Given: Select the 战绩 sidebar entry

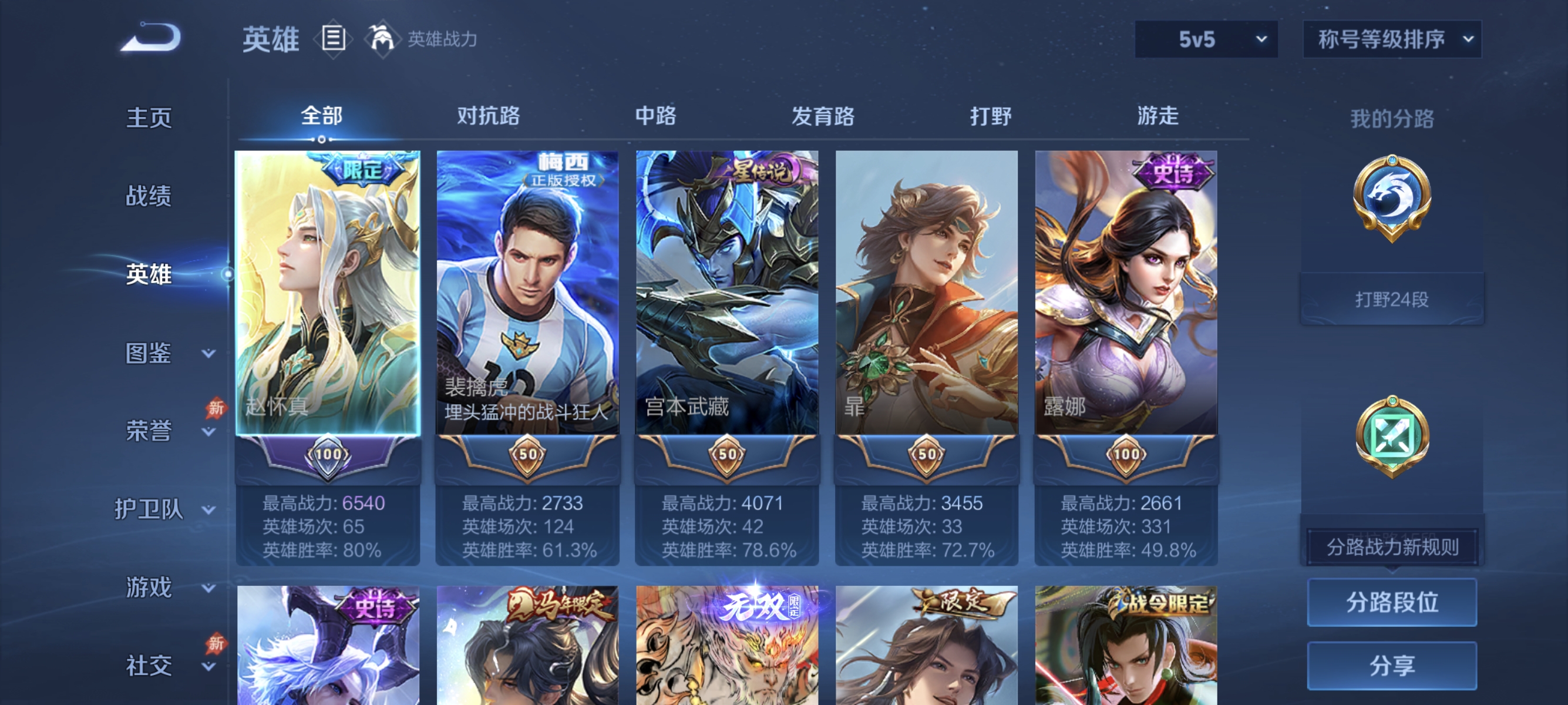Looking at the screenshot, I should click(149, 197).
